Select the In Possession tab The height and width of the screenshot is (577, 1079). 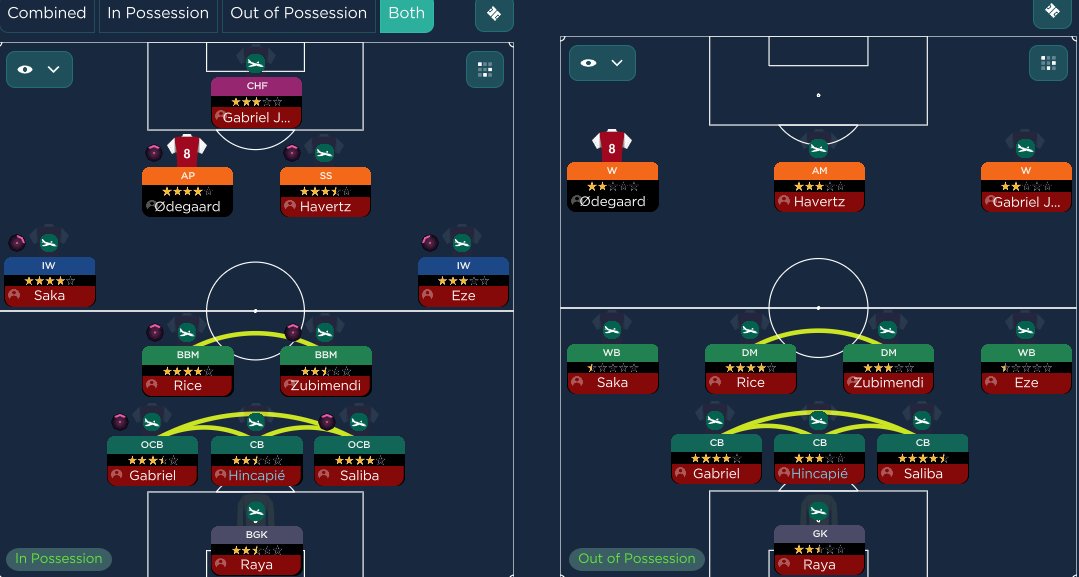(158, 14)
